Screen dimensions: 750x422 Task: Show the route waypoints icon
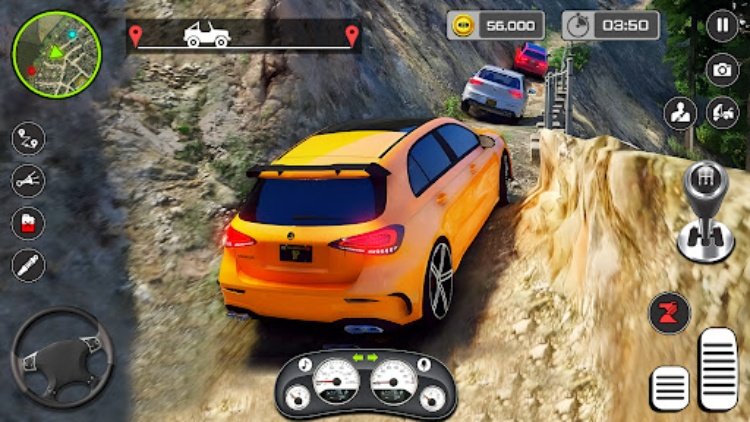pyautogui.click(x=28, y=137)
